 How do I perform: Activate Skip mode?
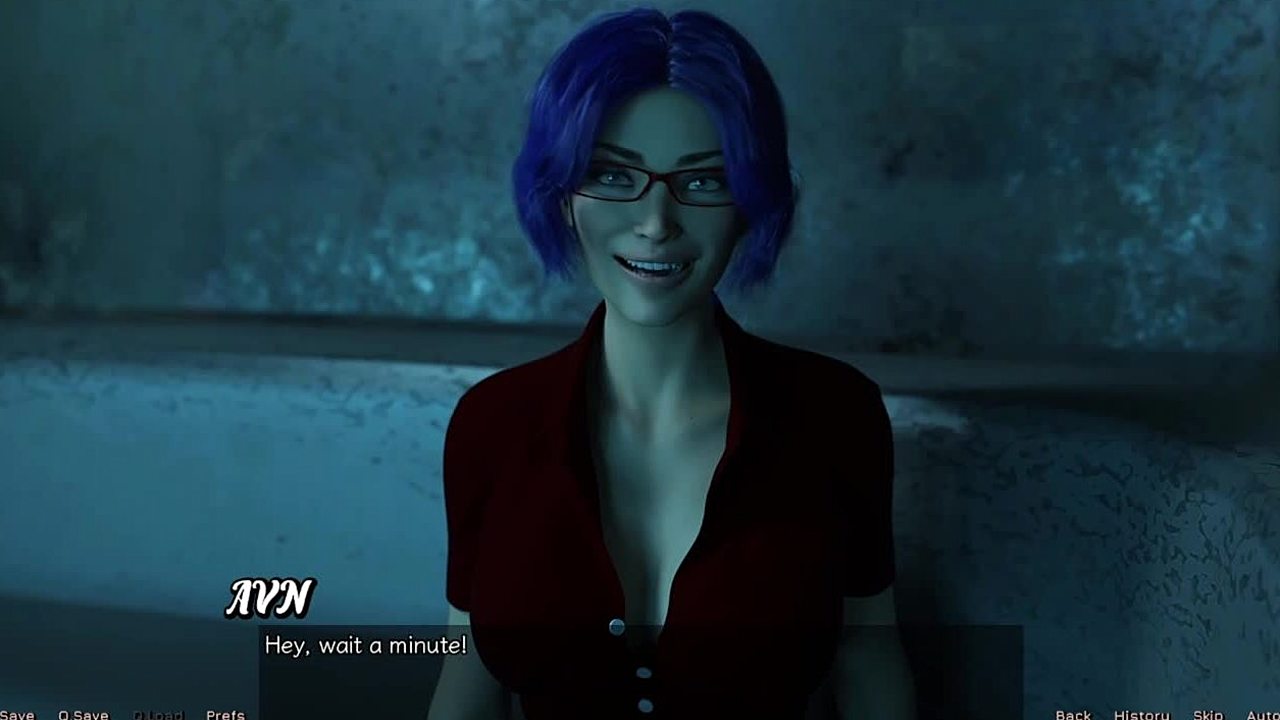1208,714
